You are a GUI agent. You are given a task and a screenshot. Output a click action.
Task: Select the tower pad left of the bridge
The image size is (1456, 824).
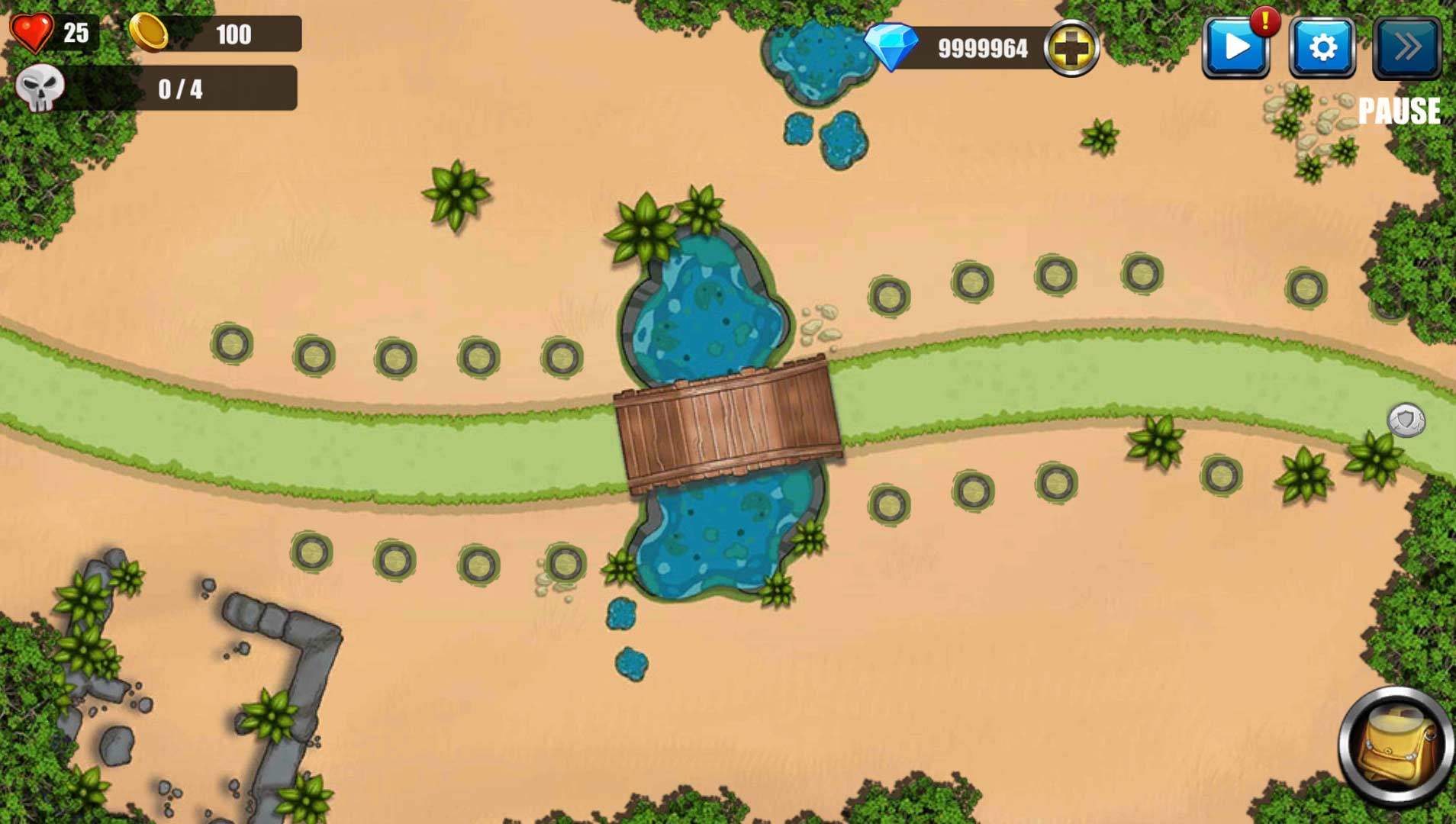[561, 357]
